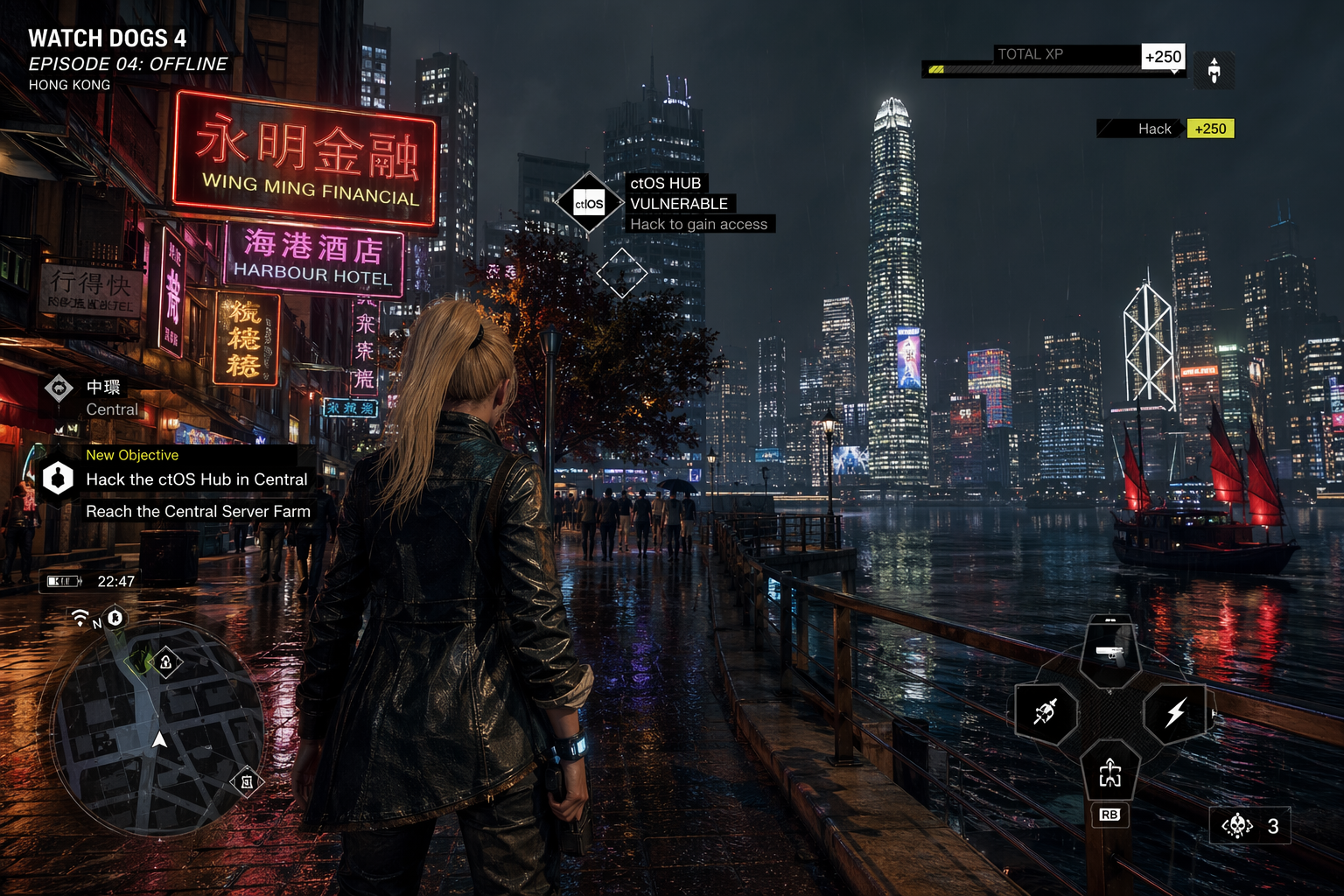Viewport: 1344px width, 896px height.
Task: Click the circular minimap
Action: tap(157, 728)
